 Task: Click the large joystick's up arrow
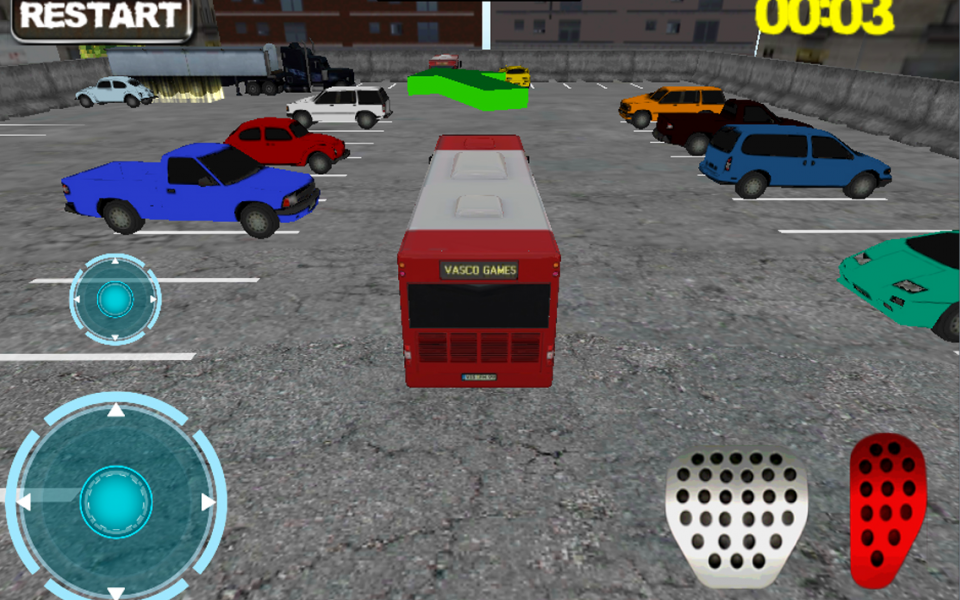pos(116,409)
